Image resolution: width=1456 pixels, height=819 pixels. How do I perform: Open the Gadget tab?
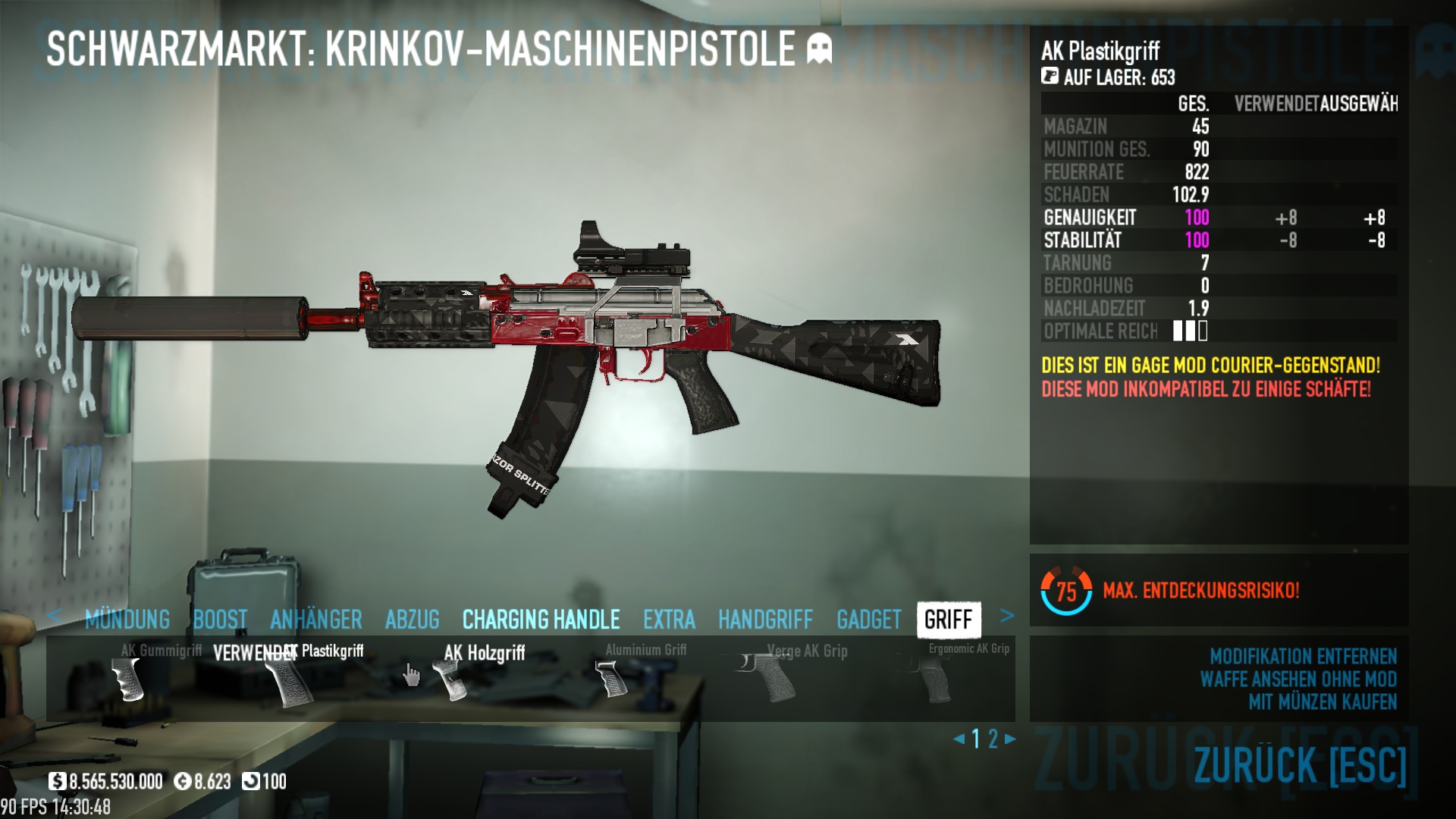tap(868, 620)
